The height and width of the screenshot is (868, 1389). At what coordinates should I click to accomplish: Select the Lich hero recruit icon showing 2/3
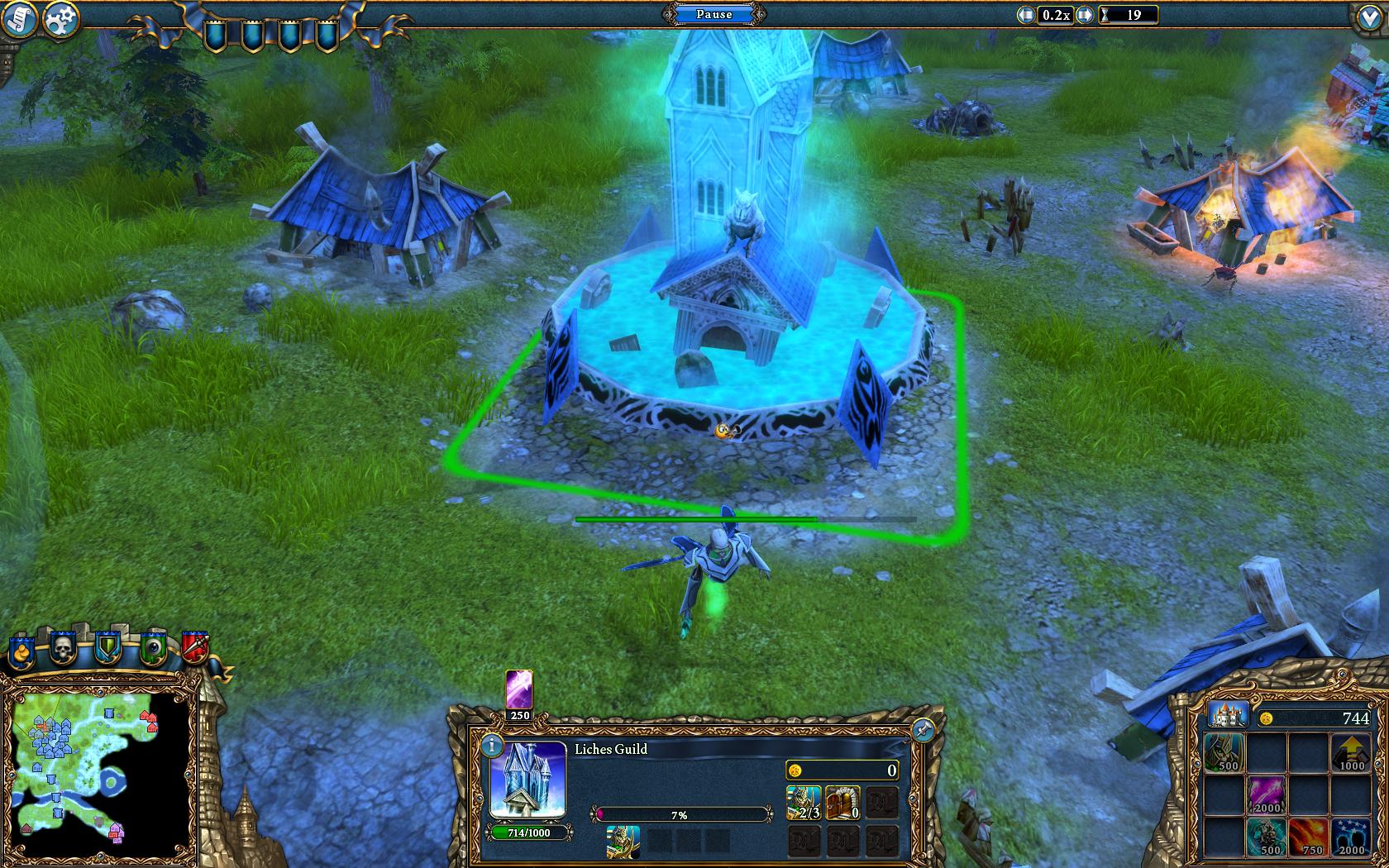[x=803, y=803]
